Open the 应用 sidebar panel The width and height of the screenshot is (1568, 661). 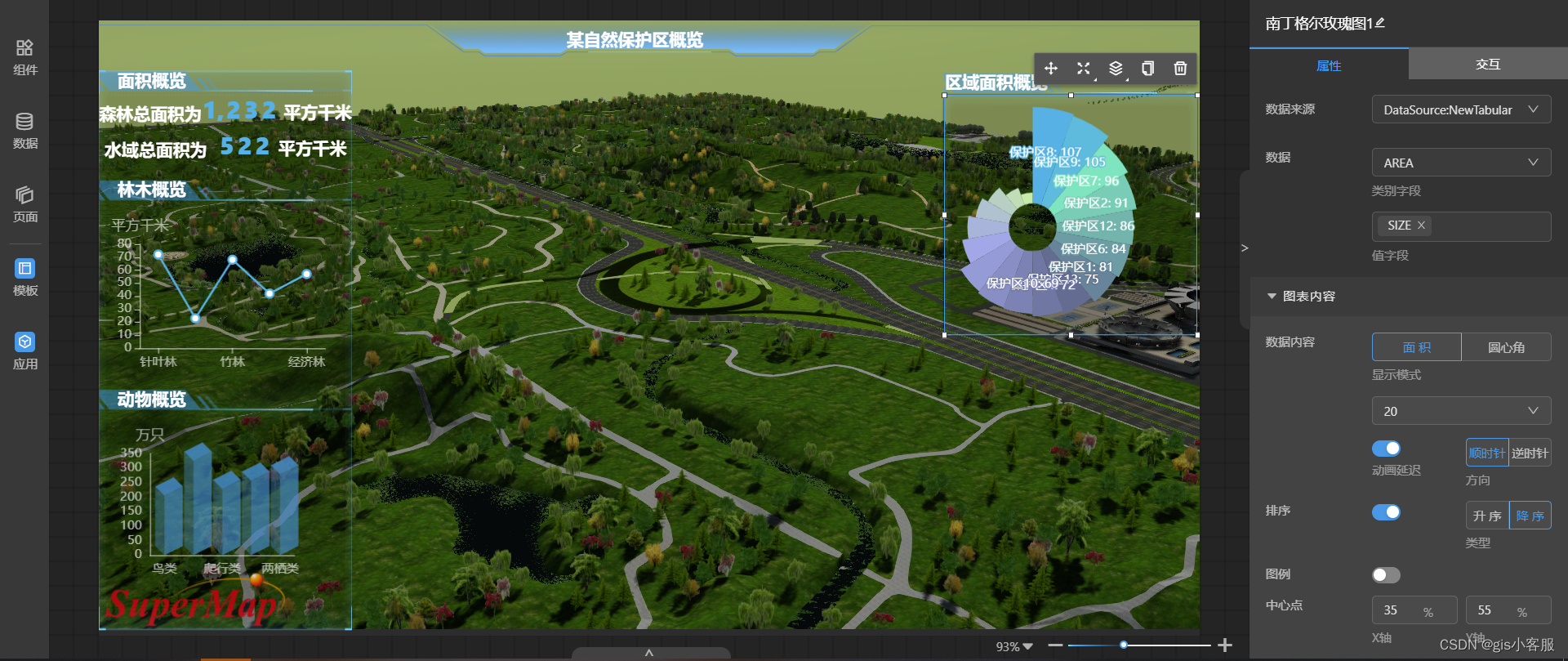24,351
